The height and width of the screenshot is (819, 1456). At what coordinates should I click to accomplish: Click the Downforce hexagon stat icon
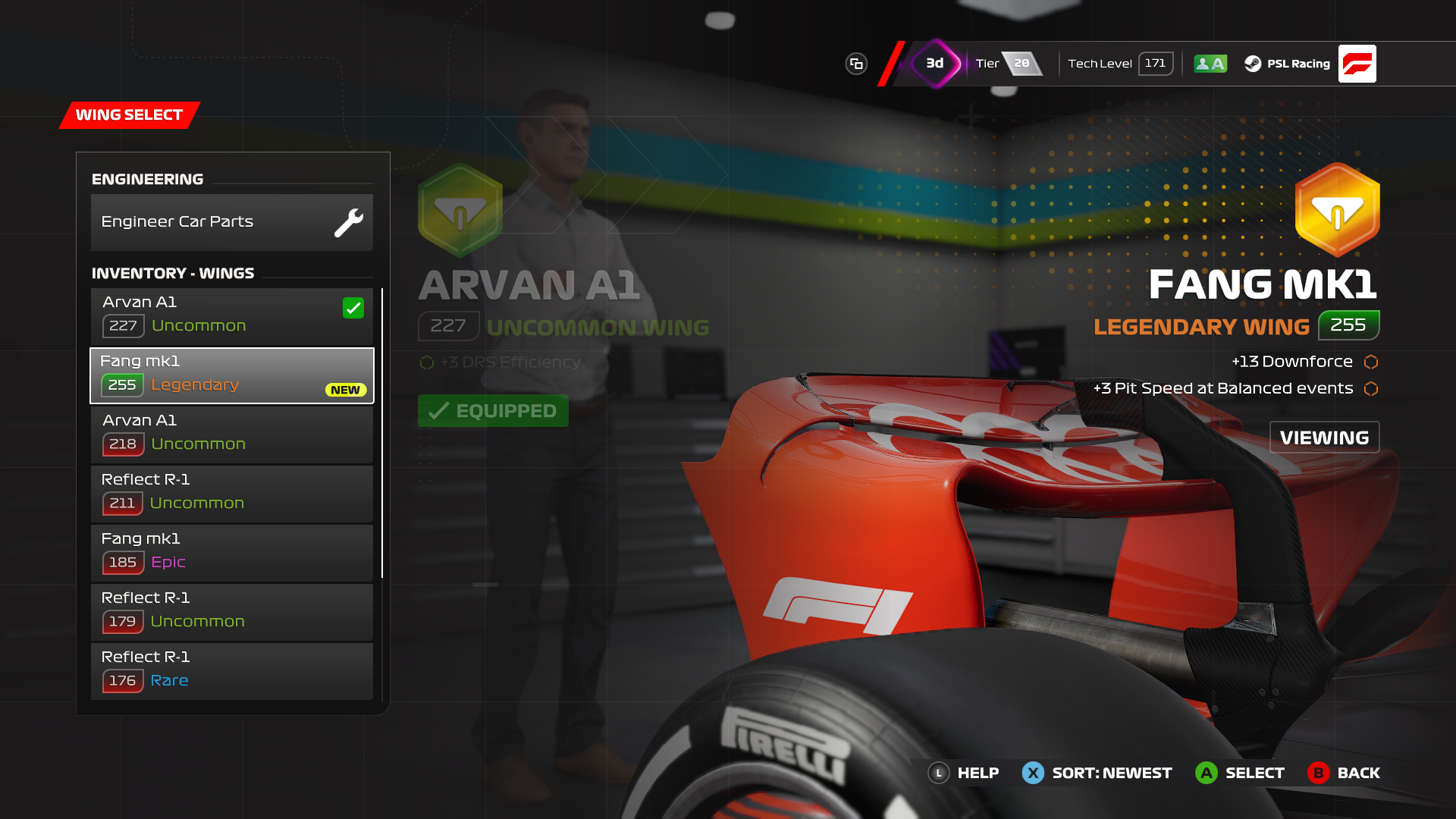1370,362
